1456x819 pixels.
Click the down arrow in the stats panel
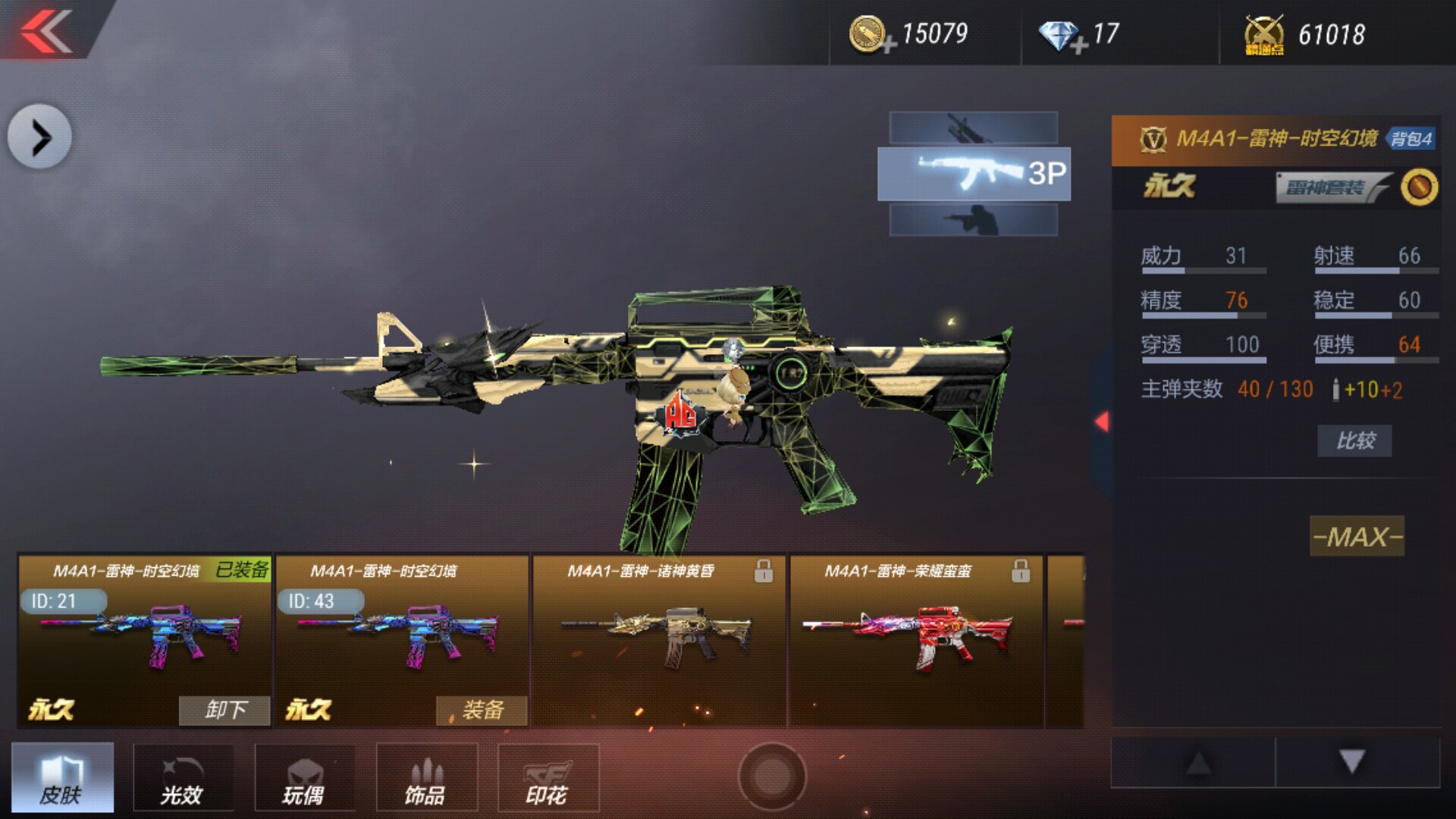1352,761
